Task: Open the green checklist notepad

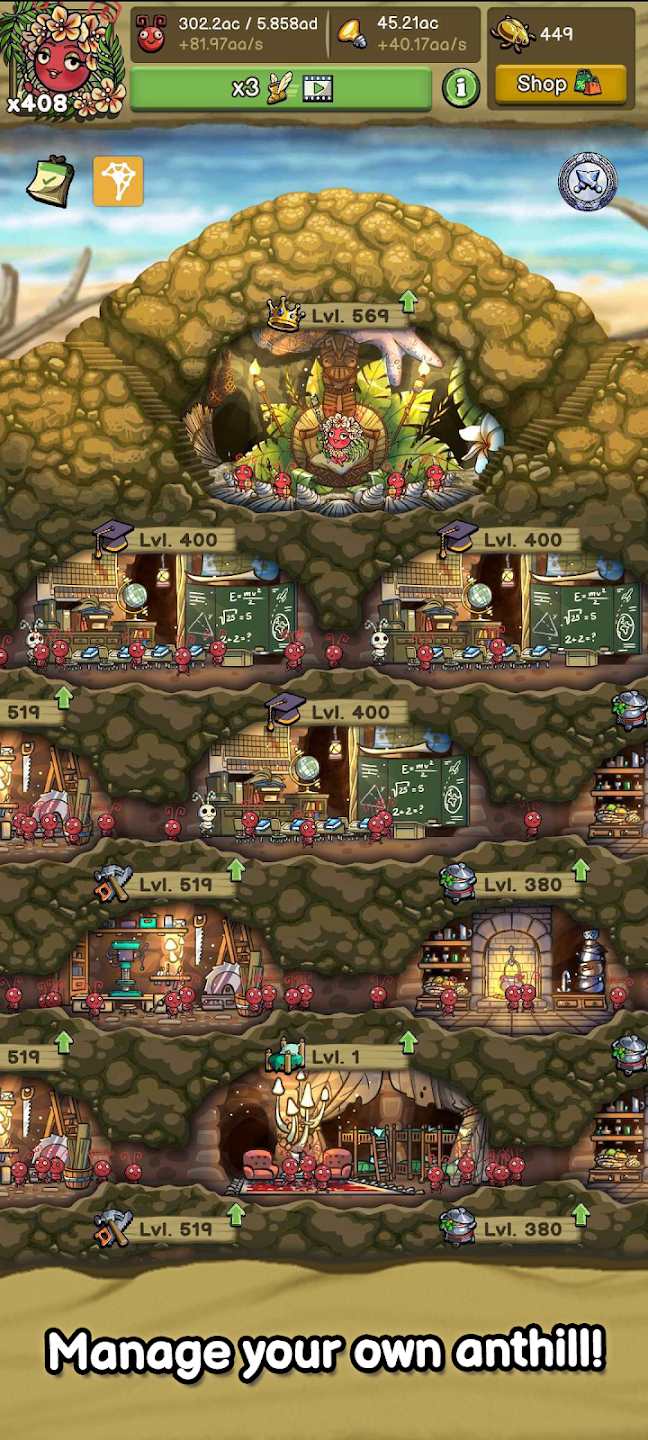Action: [49, 181]
